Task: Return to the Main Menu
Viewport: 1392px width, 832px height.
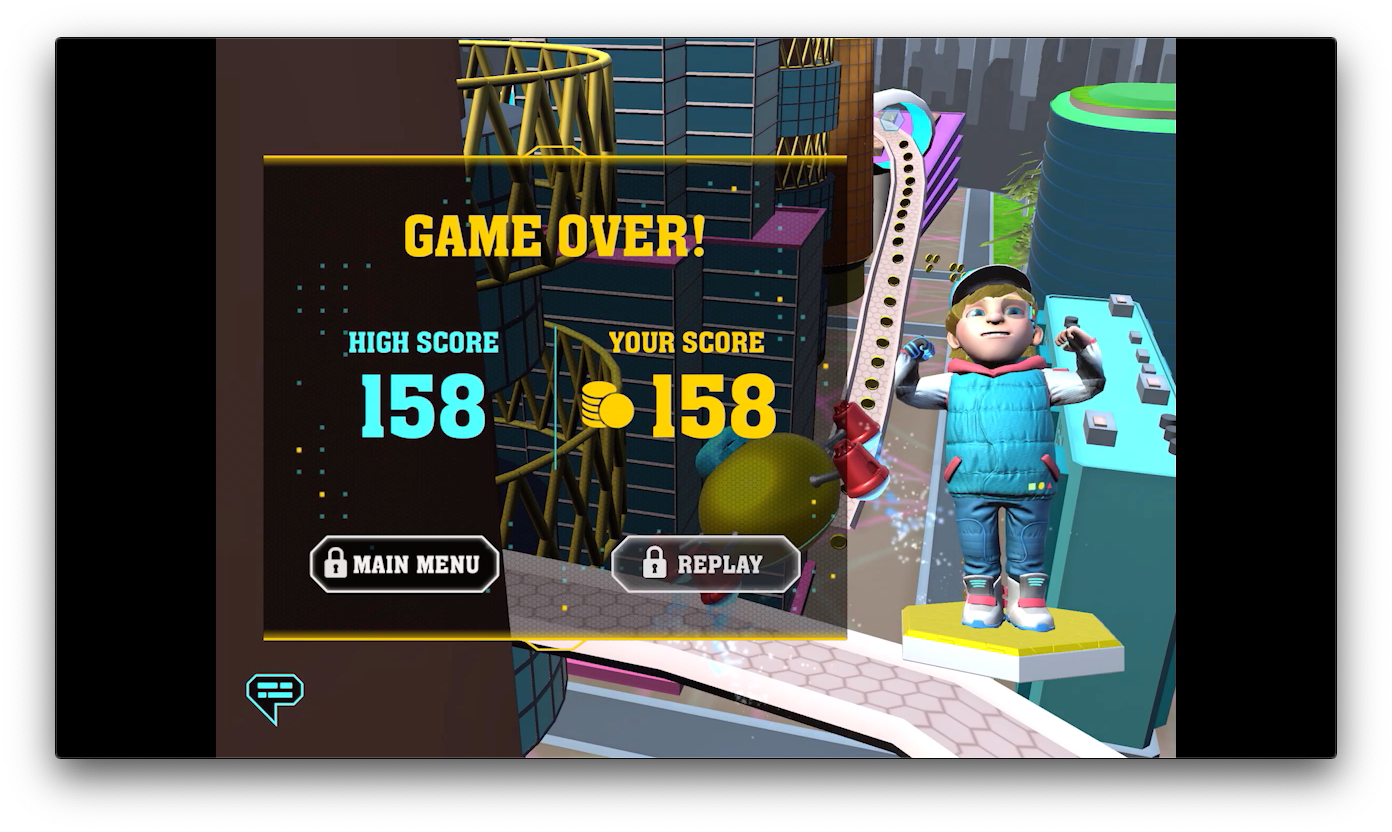Action: click(x=405, y=564)
